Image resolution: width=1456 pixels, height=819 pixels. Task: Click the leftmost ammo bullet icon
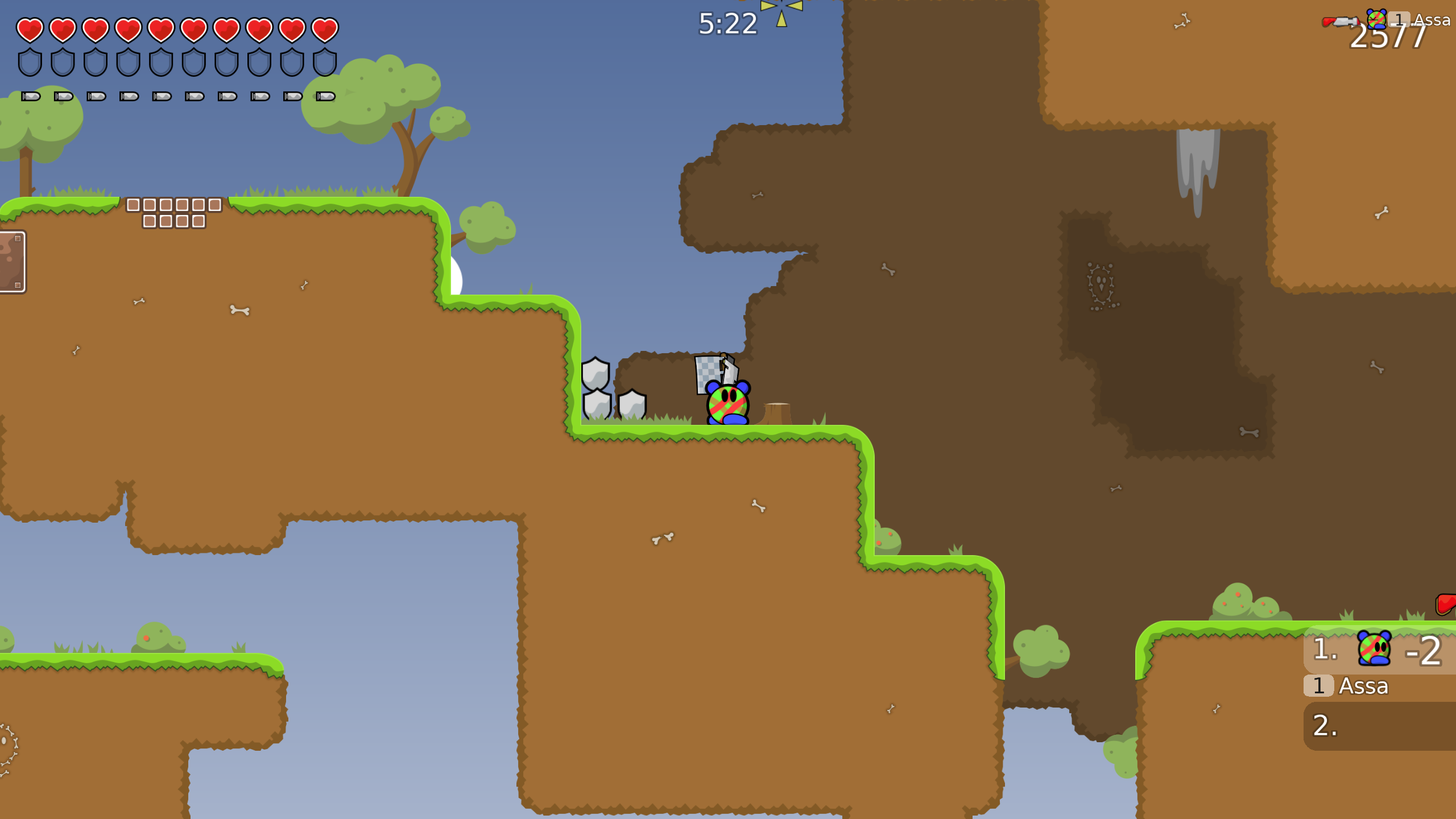tap(31, 97)
